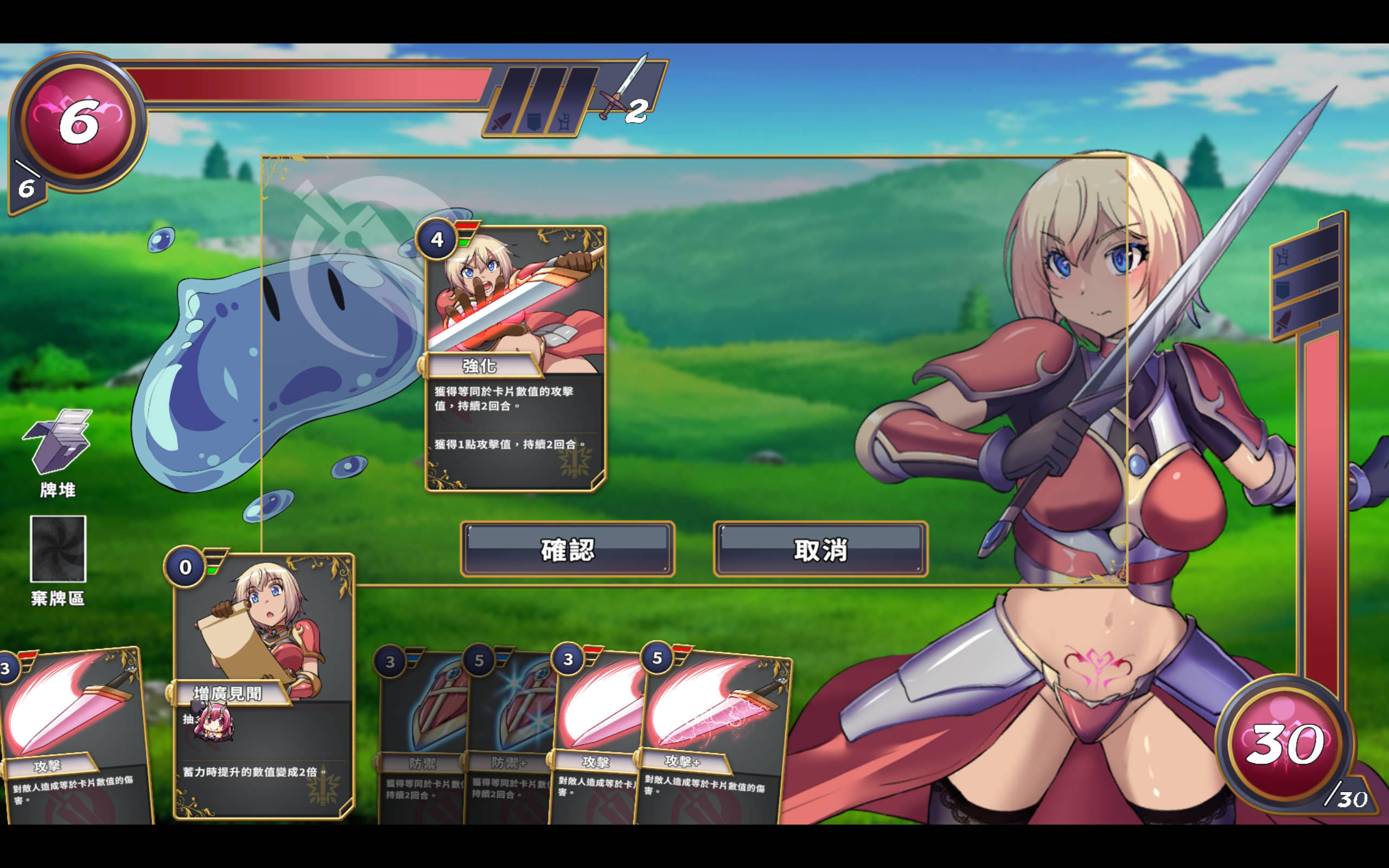
Task: View the 棄牌區 discard pile
Action: click(x=58, y=550)
